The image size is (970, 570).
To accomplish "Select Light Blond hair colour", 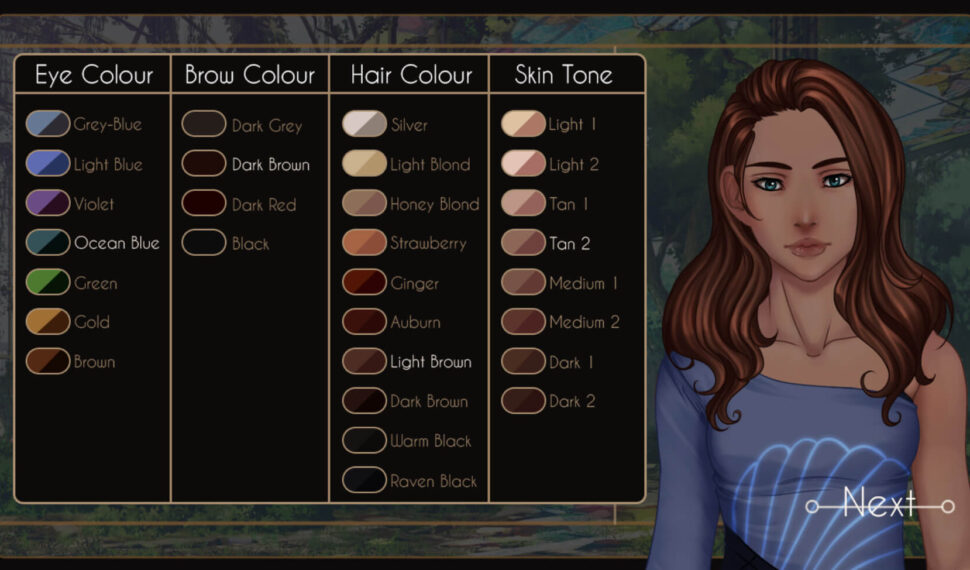I will [364, 164].
